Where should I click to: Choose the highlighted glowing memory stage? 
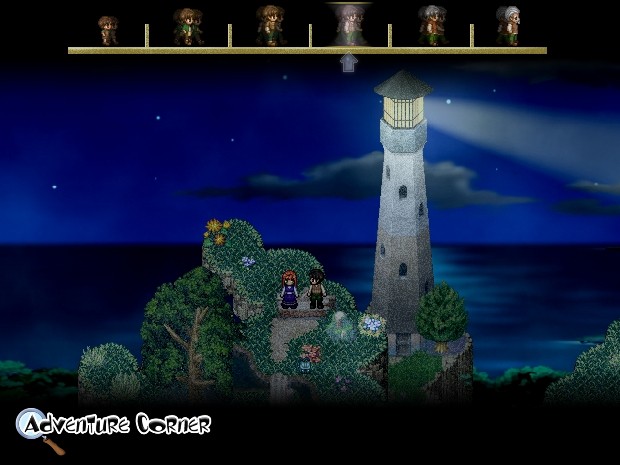coord(348,26)
